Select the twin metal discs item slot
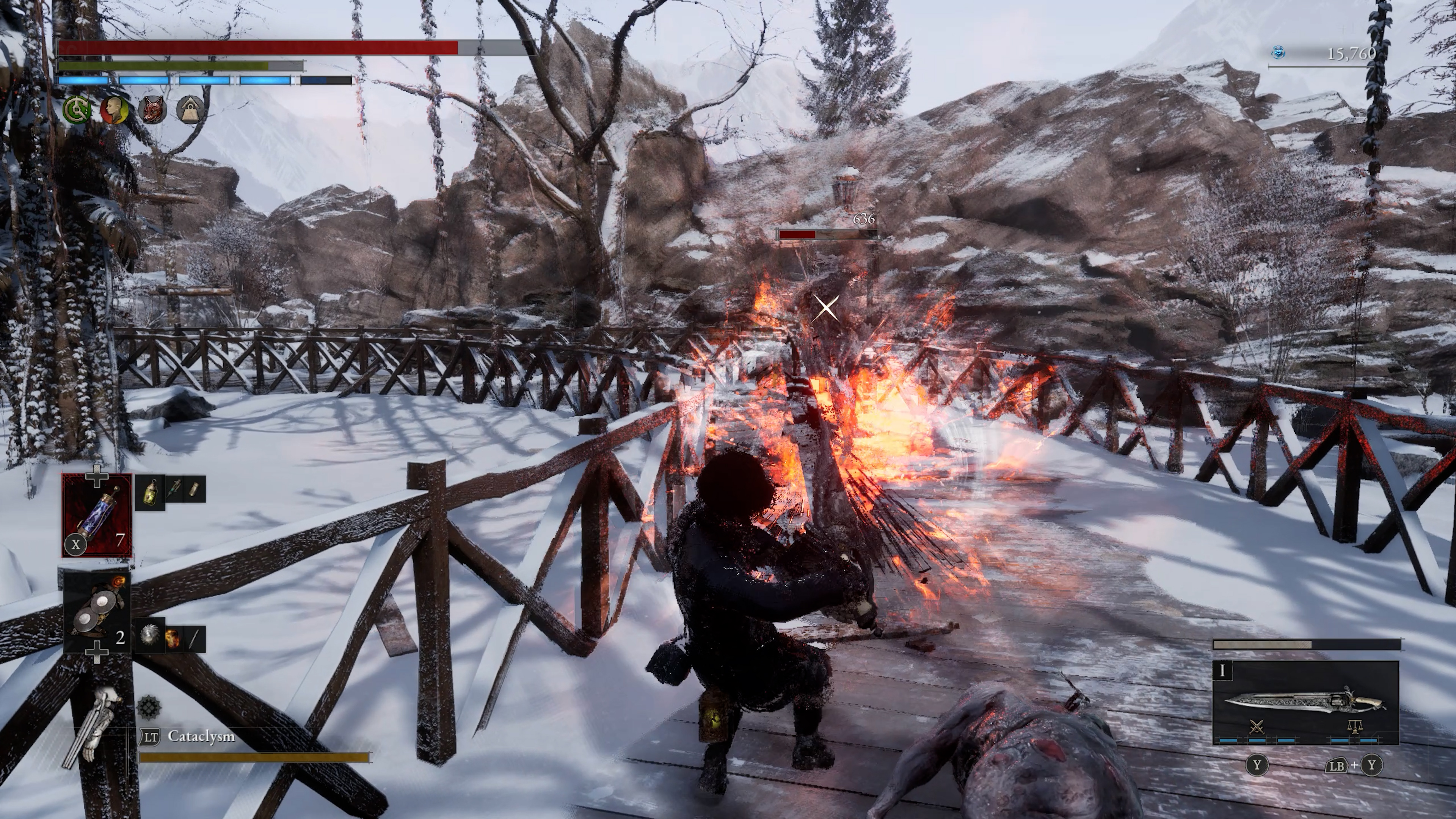Image resolution: width=1456 pixels, height=819 pixels. (97, 616)
